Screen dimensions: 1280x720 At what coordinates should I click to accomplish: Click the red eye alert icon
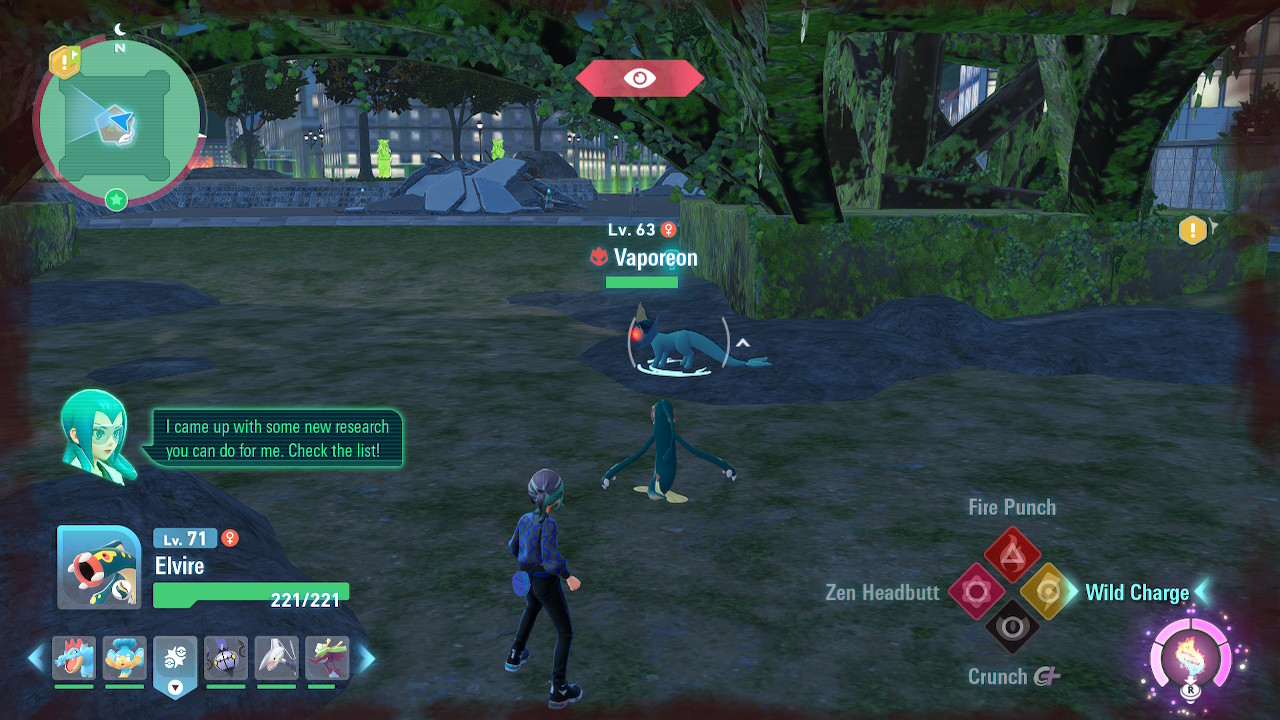pyautogui.click(x=640, y=78)
